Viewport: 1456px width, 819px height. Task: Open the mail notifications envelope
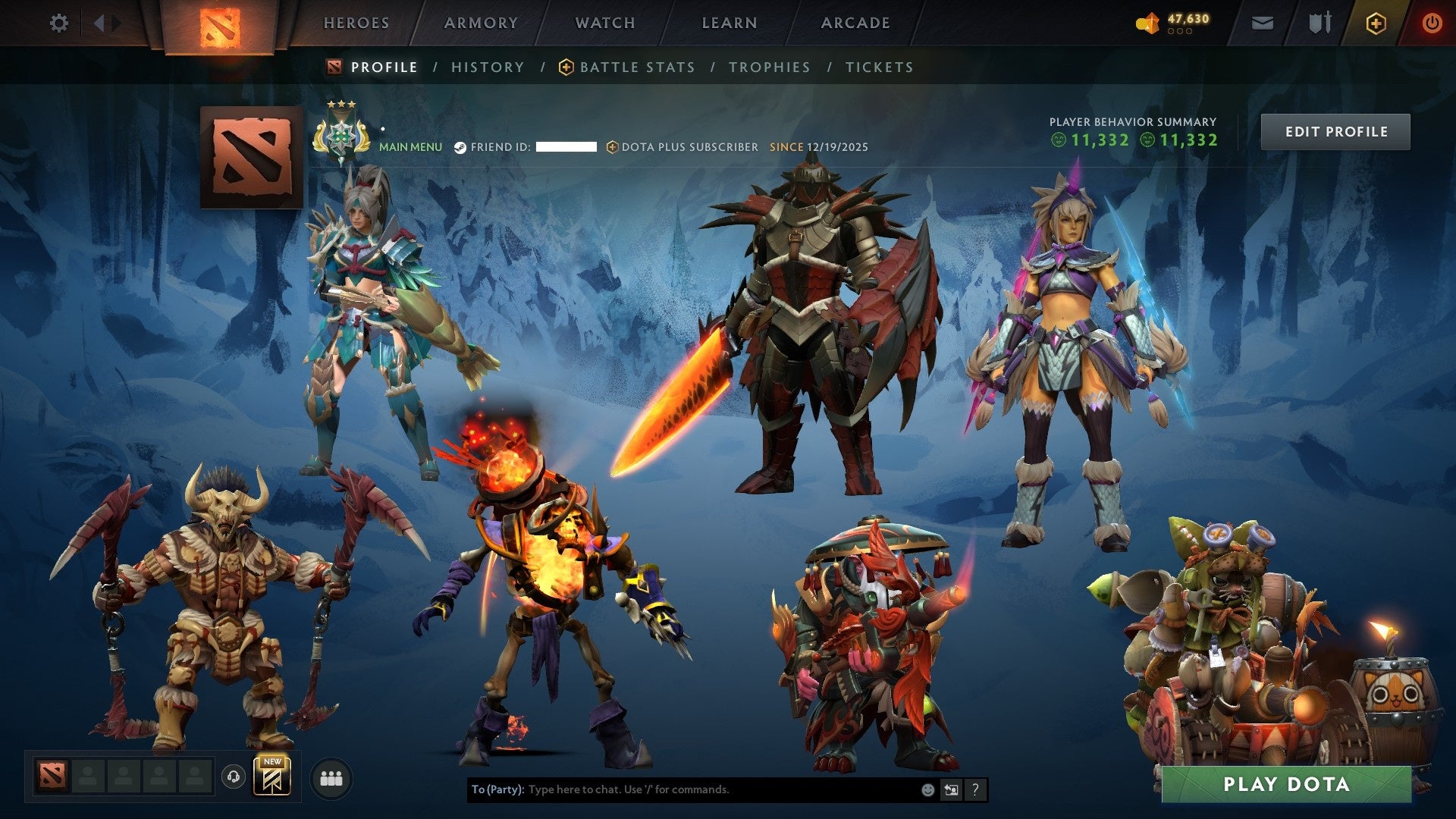coord(1262,23)
